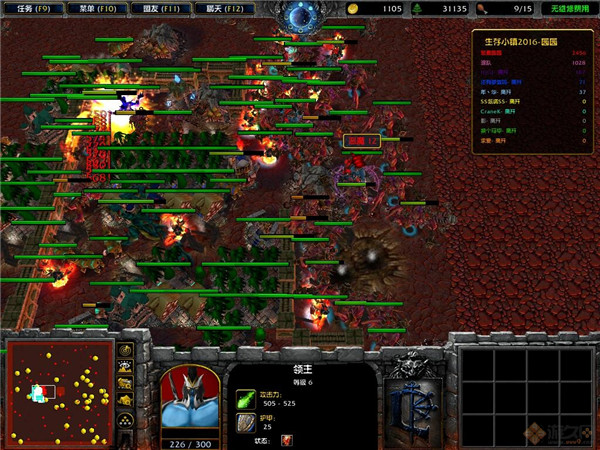Viewport: 600px width, 450px height.
Task: Click the day-night clock orb
Action: [298, 15]
